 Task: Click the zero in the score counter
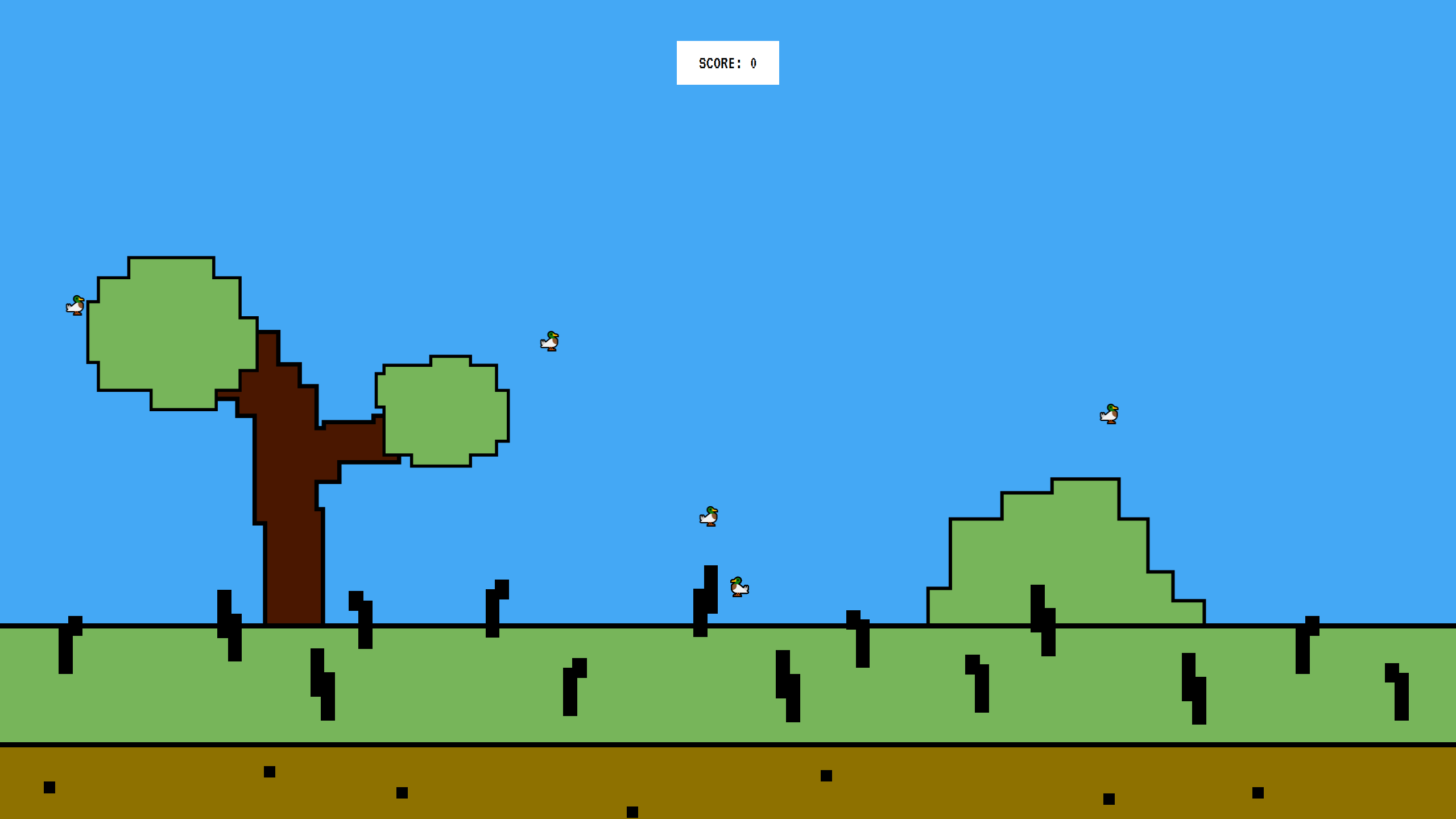[752, 64]
